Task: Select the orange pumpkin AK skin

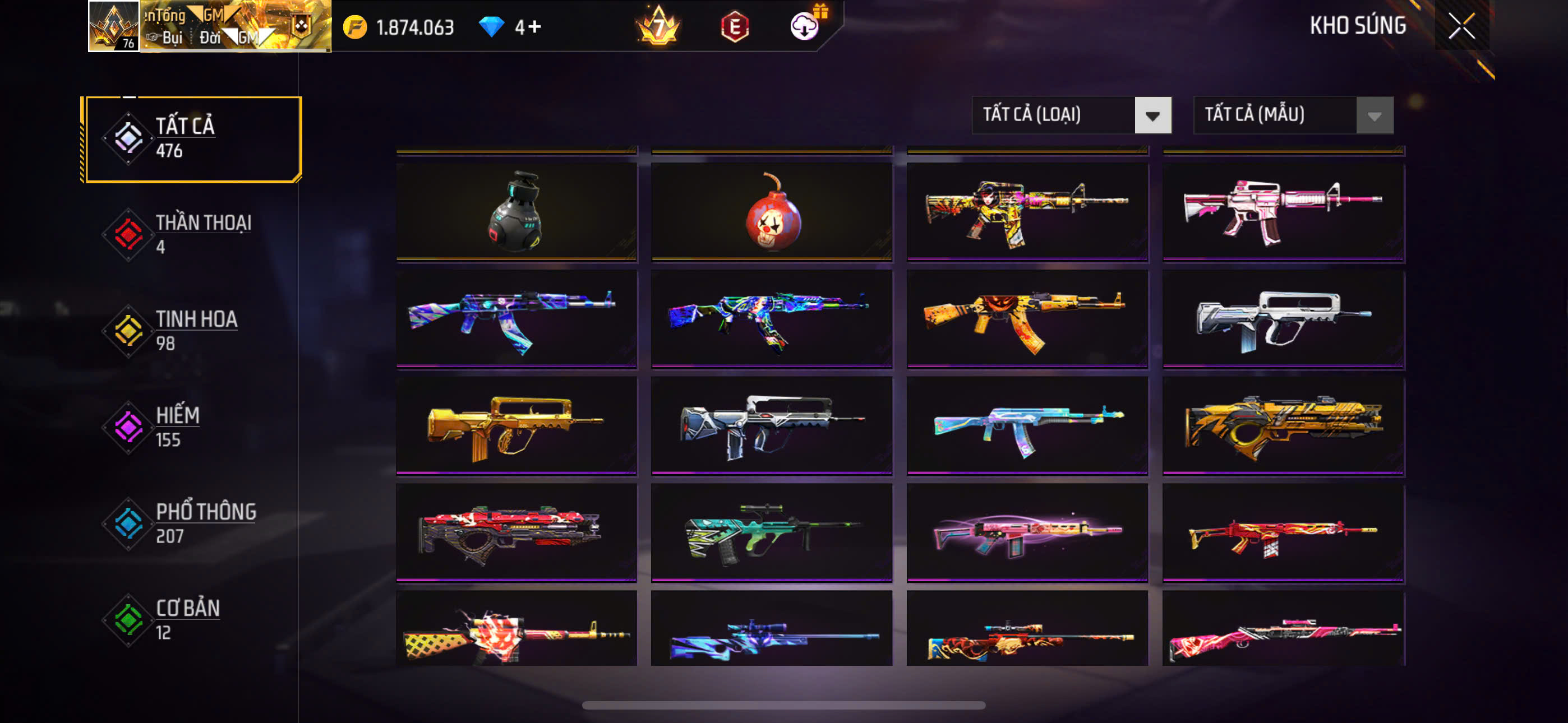Action: pyautogui.click(x=1027, y=318)
